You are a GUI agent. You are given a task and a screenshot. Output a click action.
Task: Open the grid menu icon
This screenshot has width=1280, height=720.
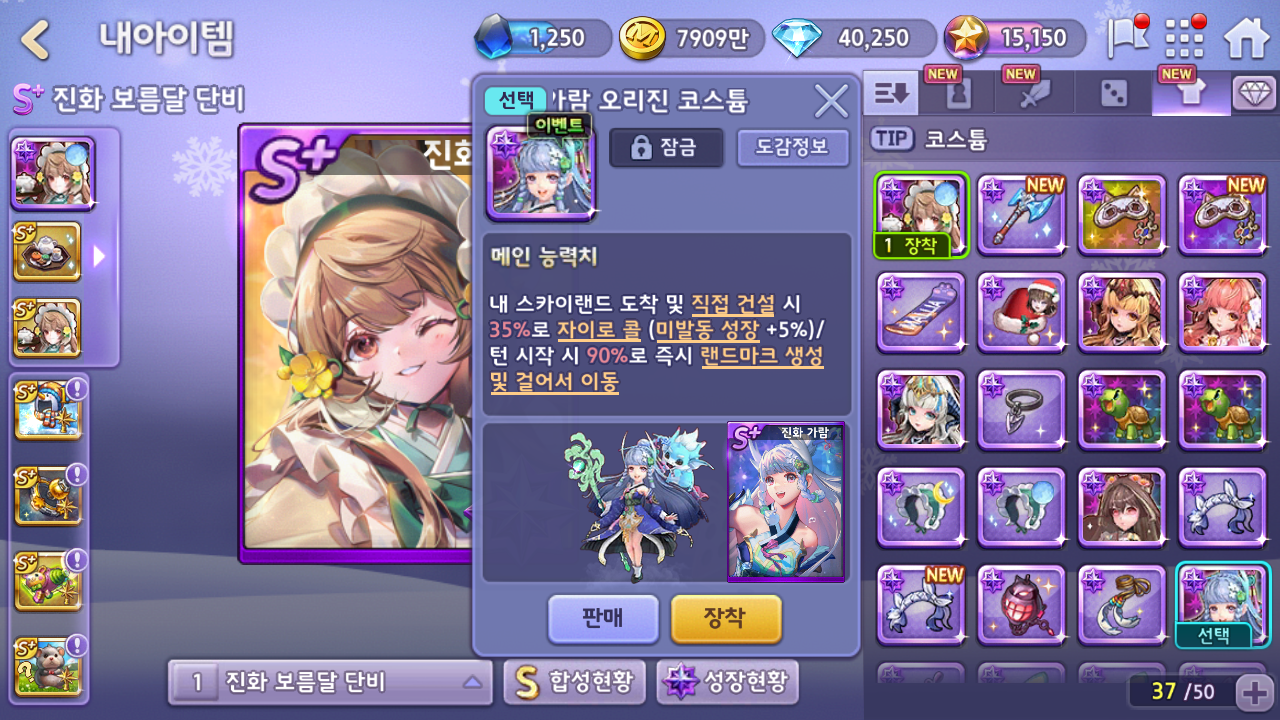[x=1185, y=40]
